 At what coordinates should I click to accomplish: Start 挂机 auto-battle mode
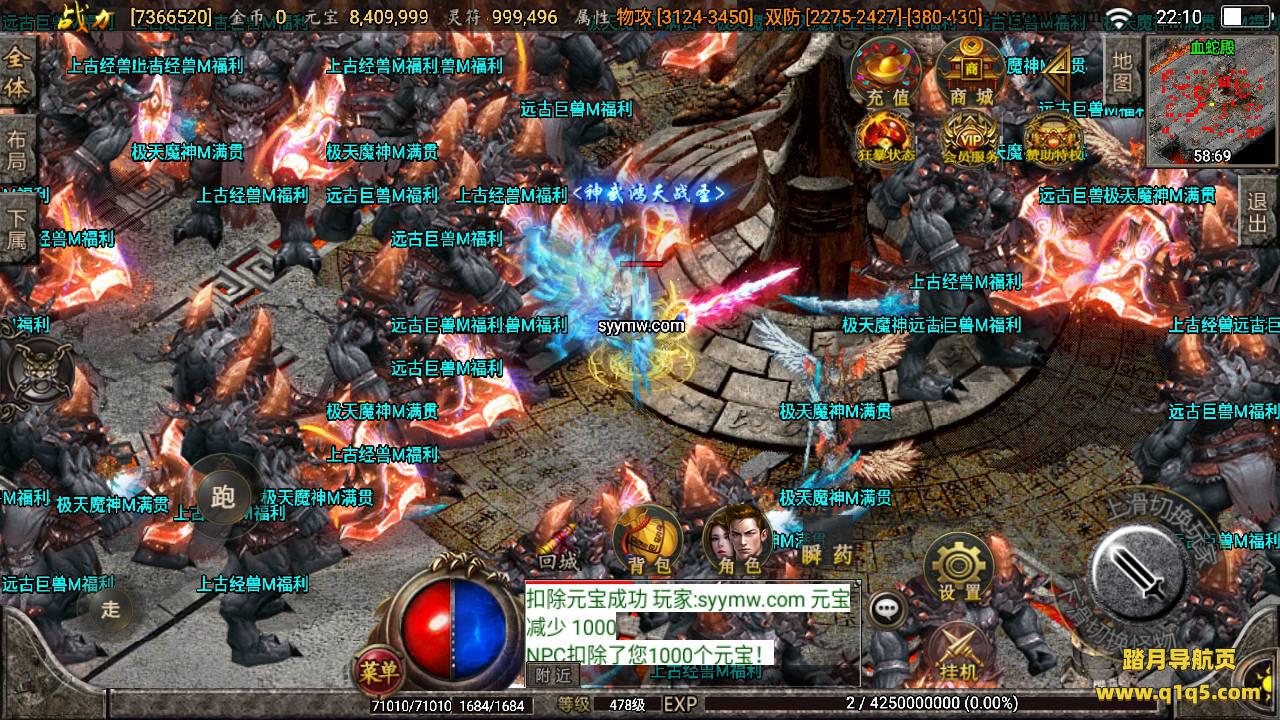(x=958, y=652)
